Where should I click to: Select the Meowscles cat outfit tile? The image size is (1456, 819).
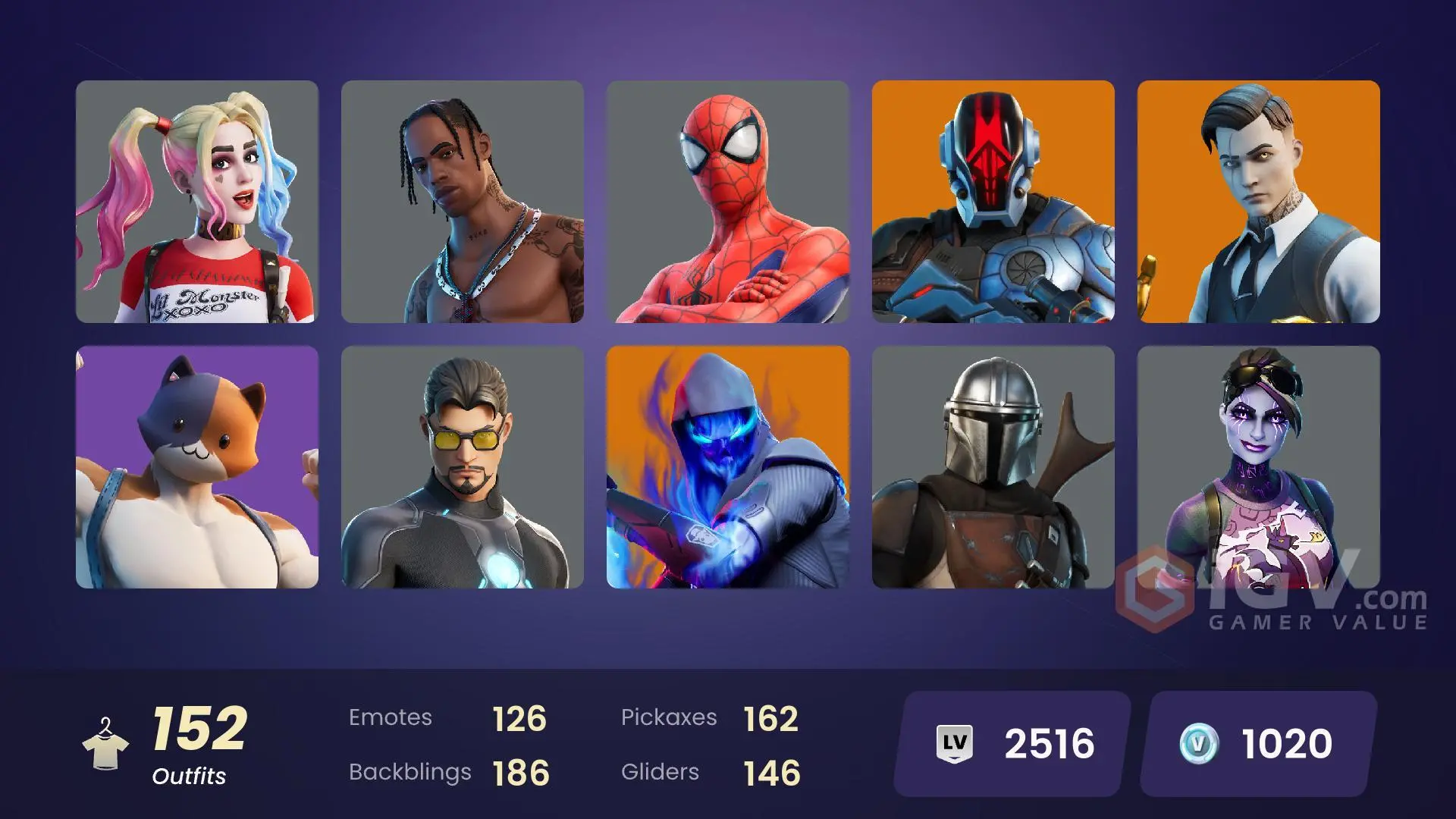(197, 467)
